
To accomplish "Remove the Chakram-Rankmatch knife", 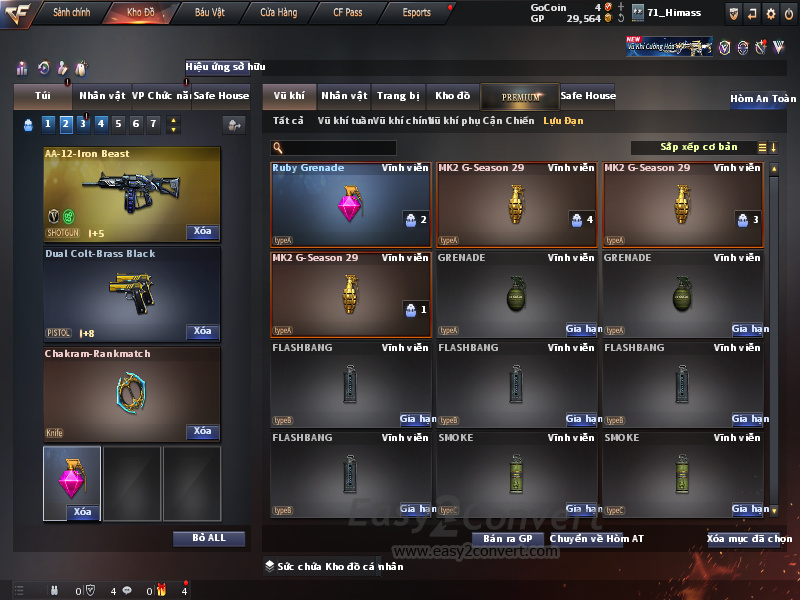I will click(x=202, y=431).
